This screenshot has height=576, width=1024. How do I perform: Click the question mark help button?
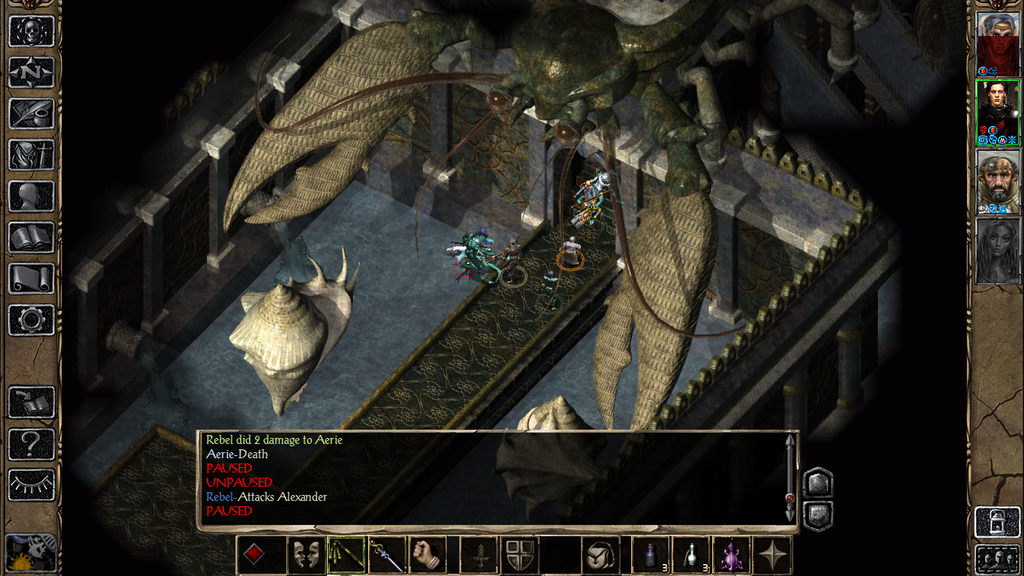click(31, 443)
